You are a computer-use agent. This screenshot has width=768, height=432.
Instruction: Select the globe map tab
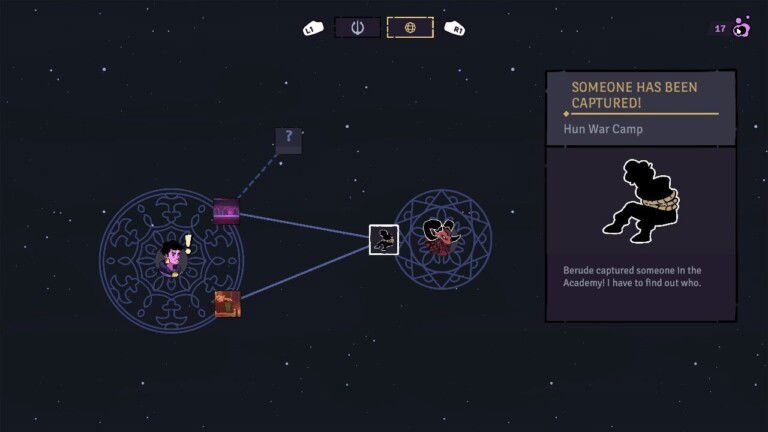tap(410, 28)
